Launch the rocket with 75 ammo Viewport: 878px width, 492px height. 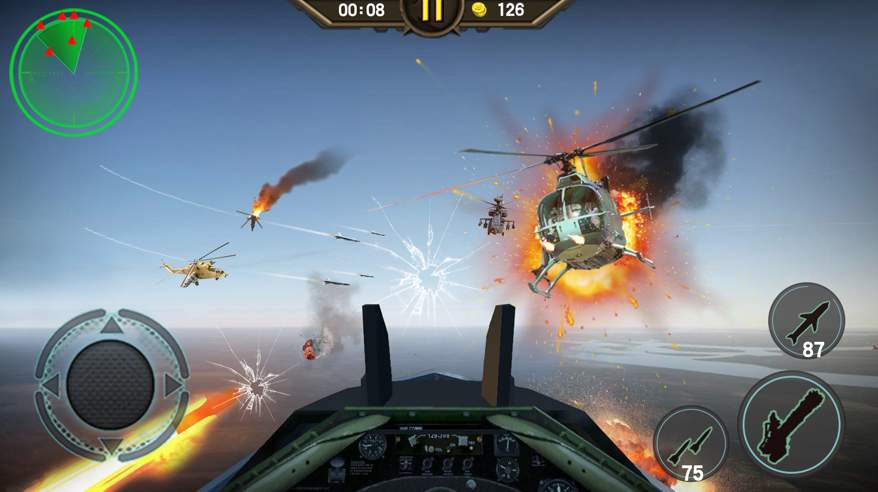(x=691, y=443)
